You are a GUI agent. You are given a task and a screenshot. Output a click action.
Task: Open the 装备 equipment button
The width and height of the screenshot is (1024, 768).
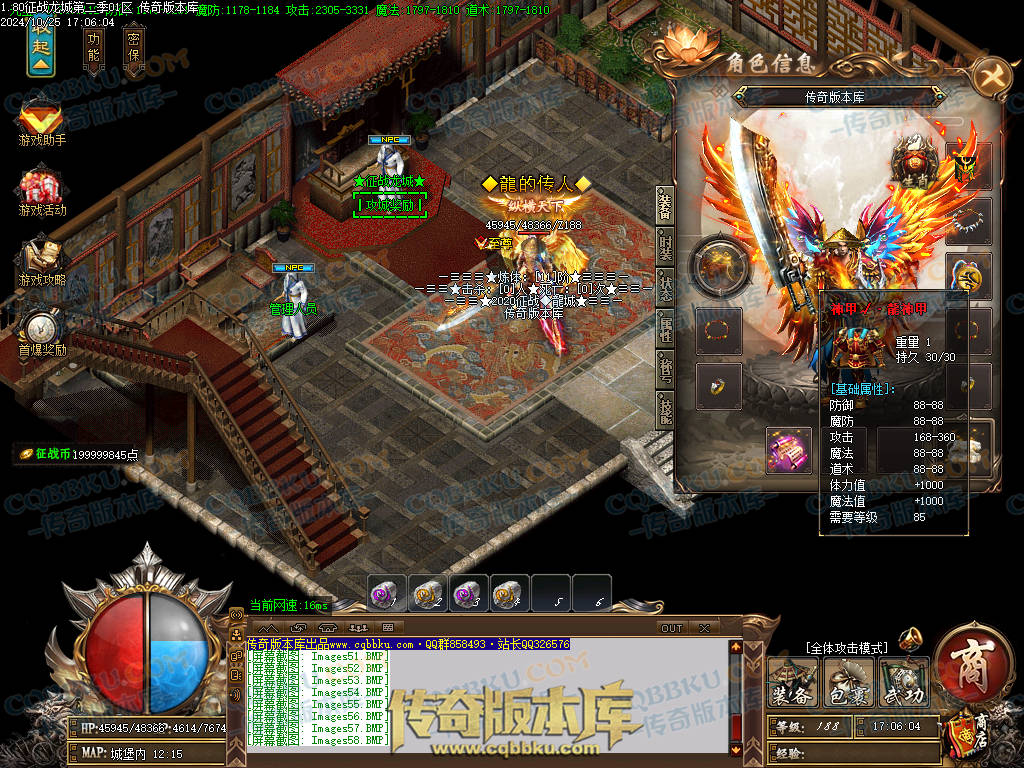pos(791,683)
